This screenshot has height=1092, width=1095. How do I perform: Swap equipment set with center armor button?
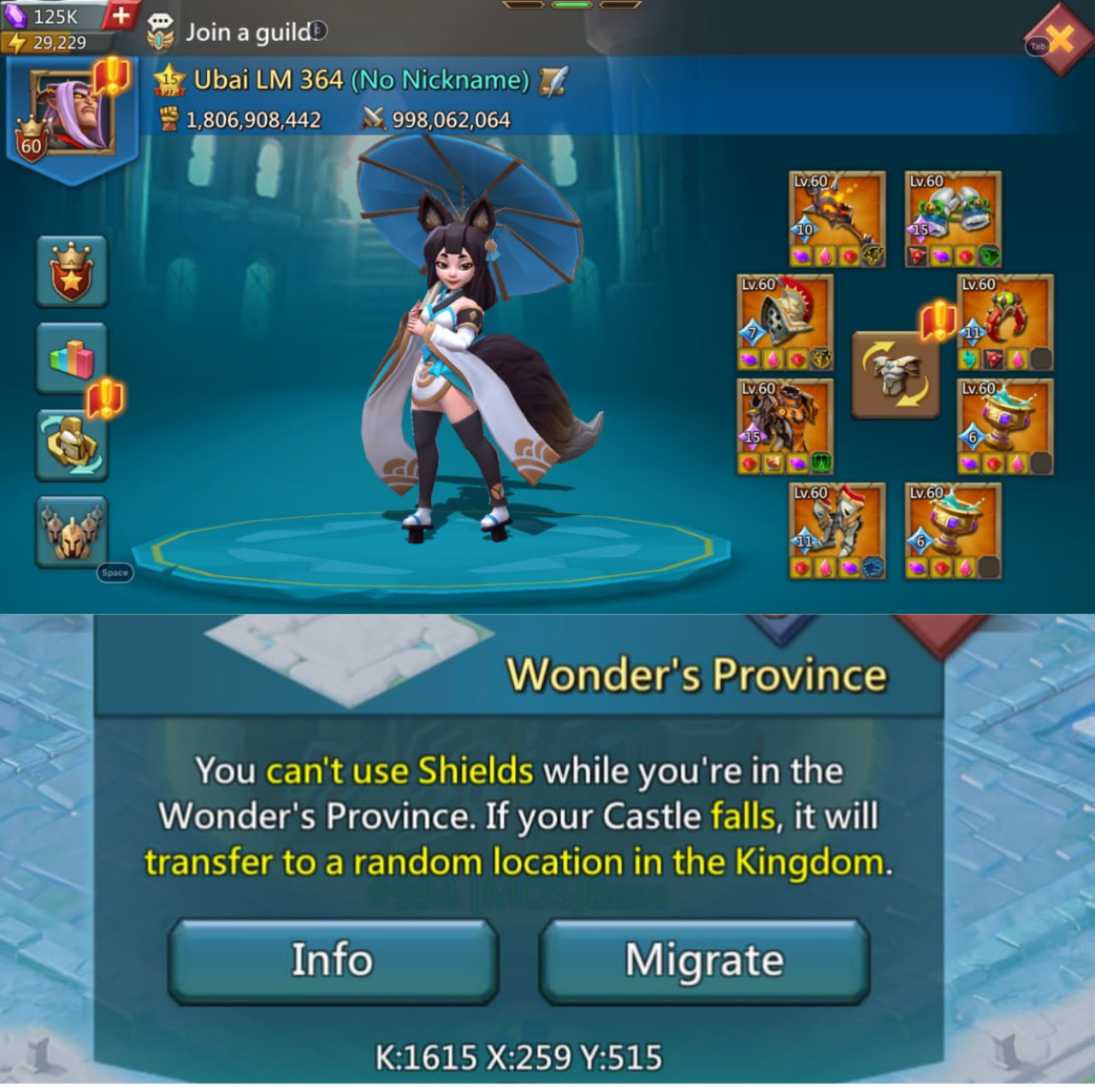(x=895, y=375)
